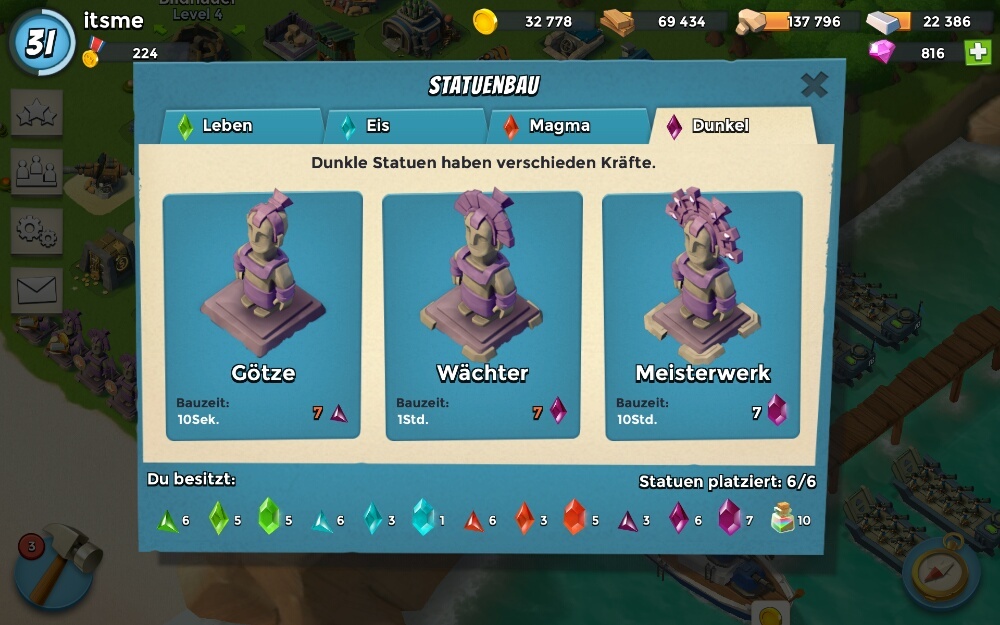Click the level 31 experience badge
This screenshot has width=1000, height=625.
[41, 43]
